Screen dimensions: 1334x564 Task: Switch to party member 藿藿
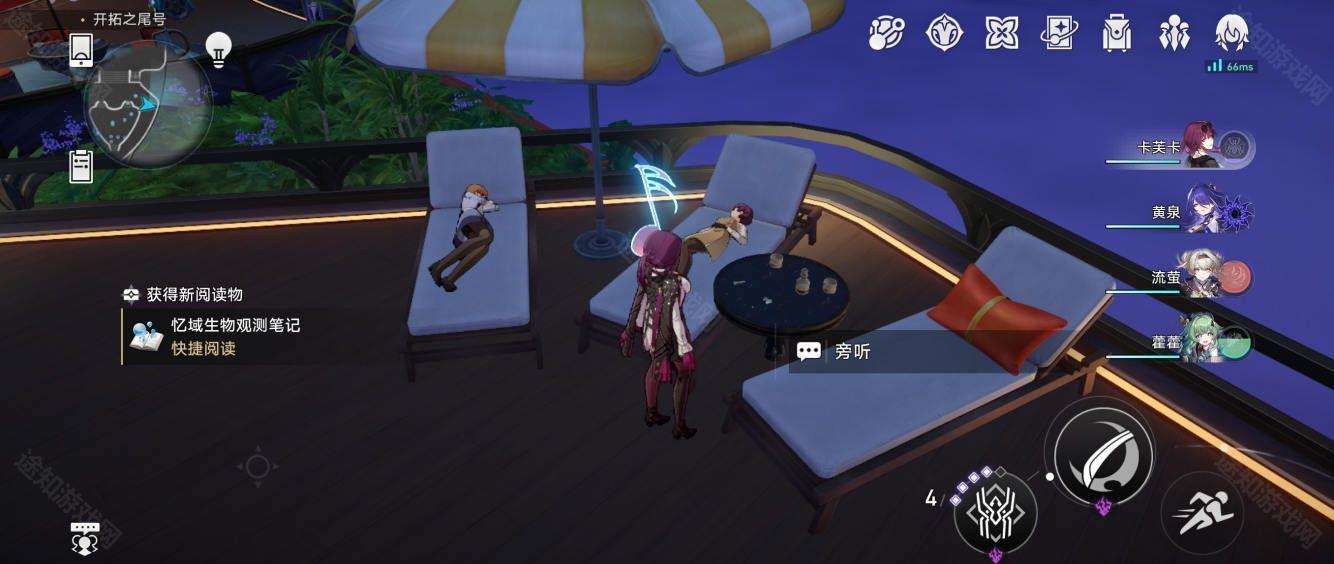(x=1205, y=342)
